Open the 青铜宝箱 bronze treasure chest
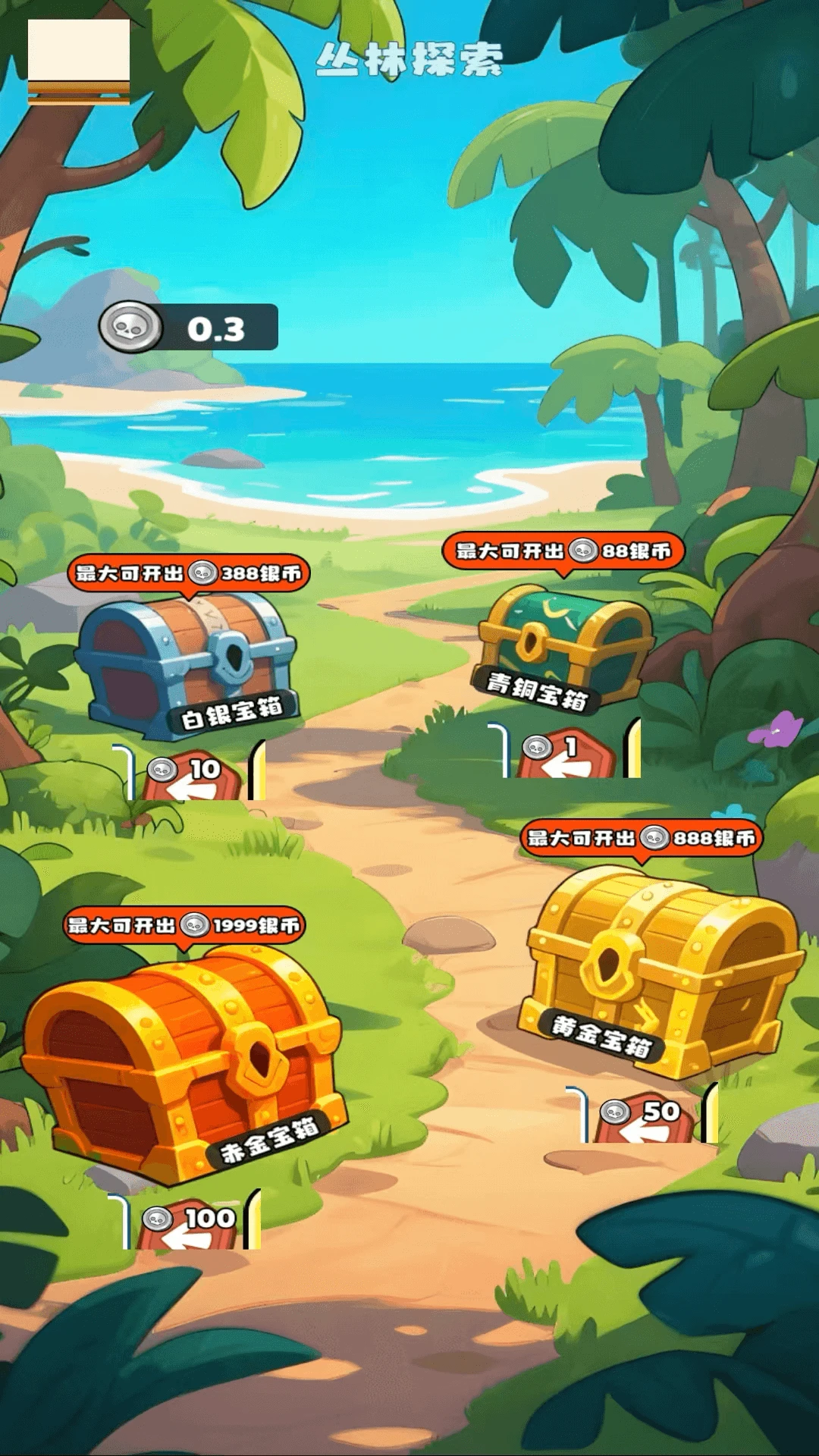The image size is (819, 1456). tap(565, 646)
